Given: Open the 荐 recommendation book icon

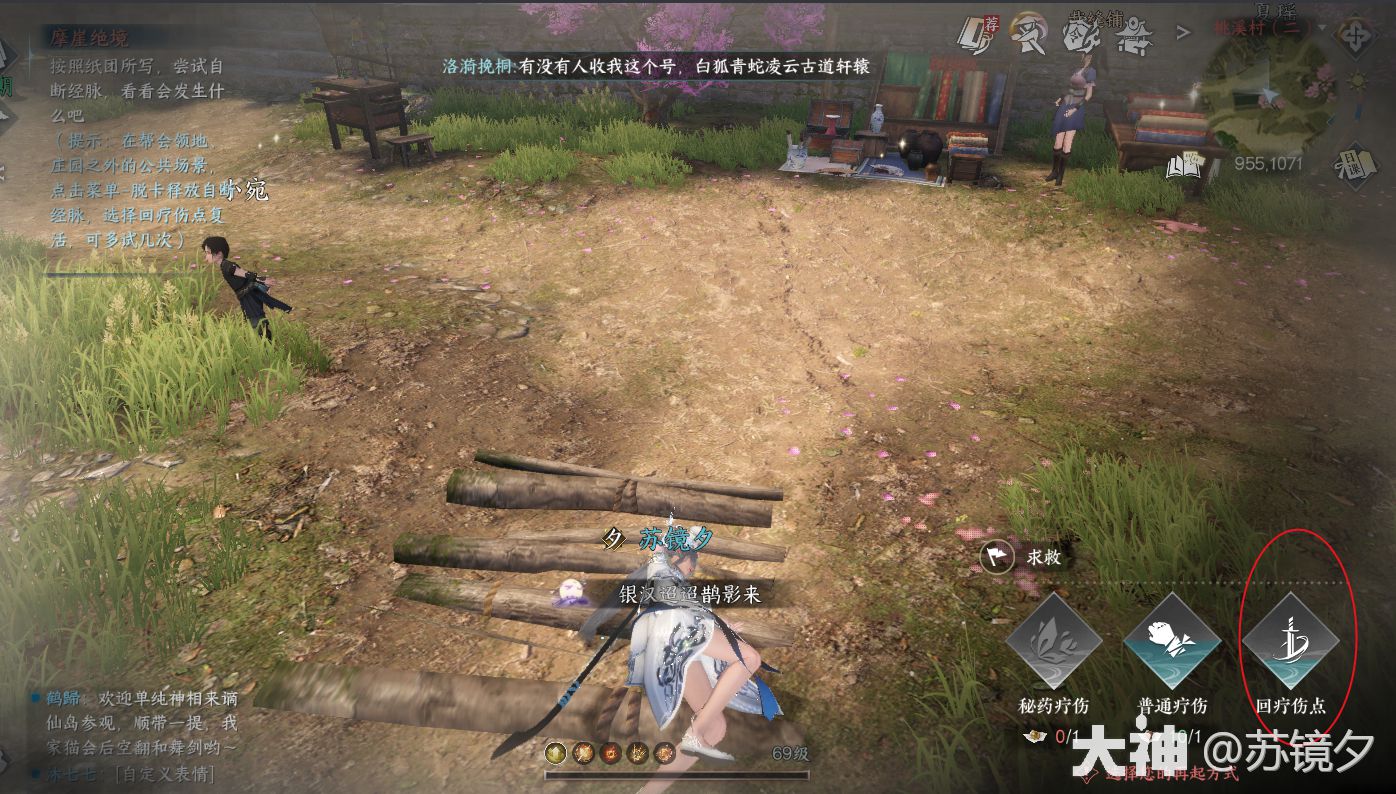Looking at the screenshot, I should 973,35.
